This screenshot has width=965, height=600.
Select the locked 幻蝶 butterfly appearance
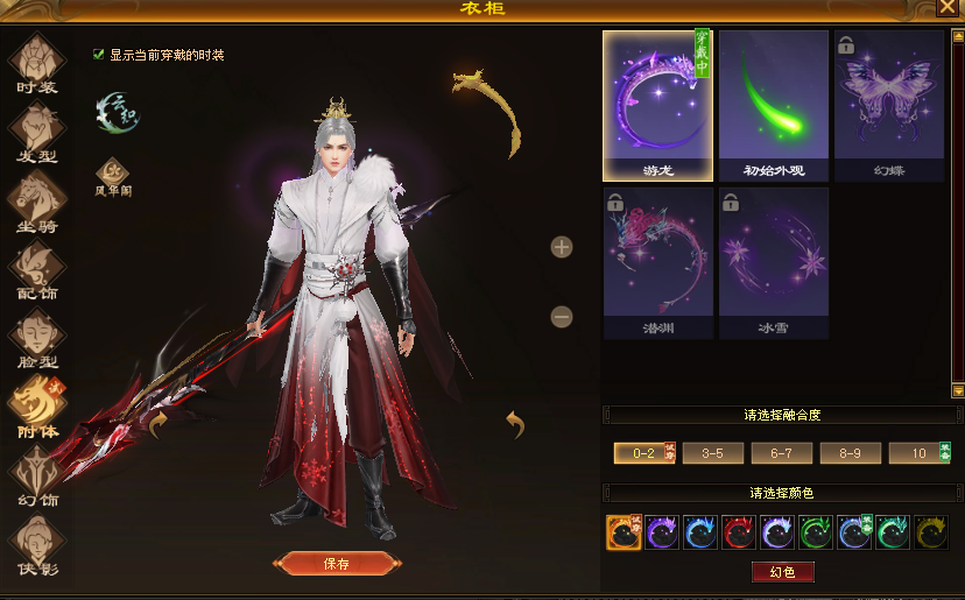tap(889, 104)
